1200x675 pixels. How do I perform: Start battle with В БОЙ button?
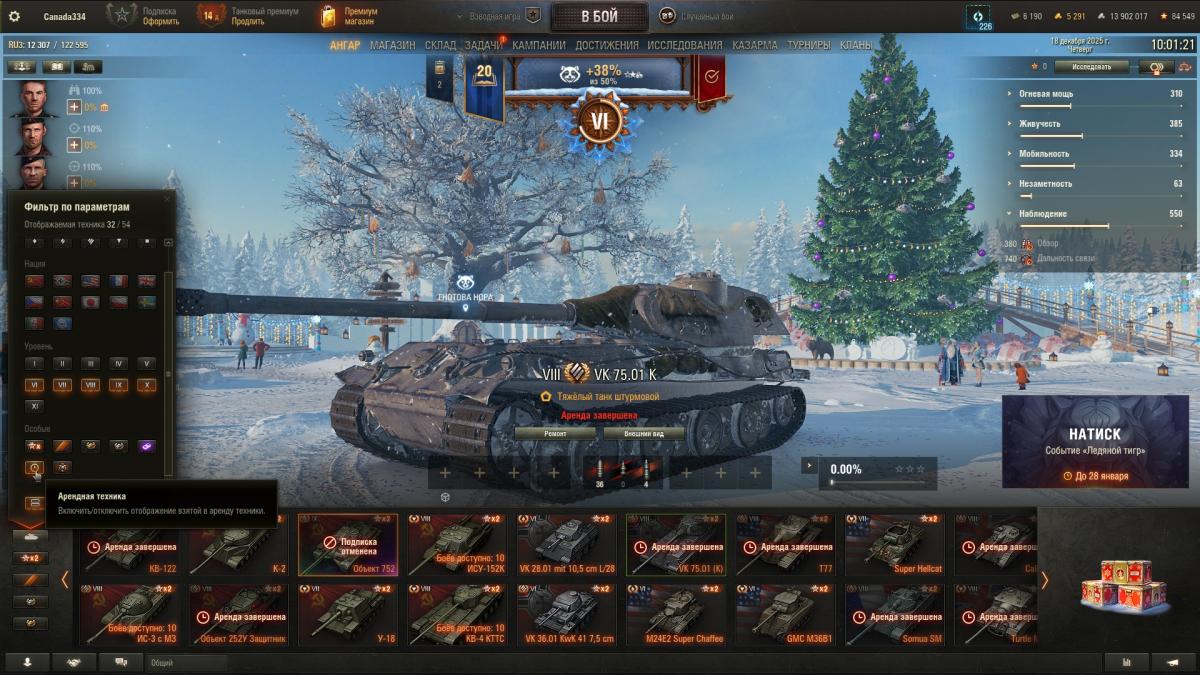(599, 16)
